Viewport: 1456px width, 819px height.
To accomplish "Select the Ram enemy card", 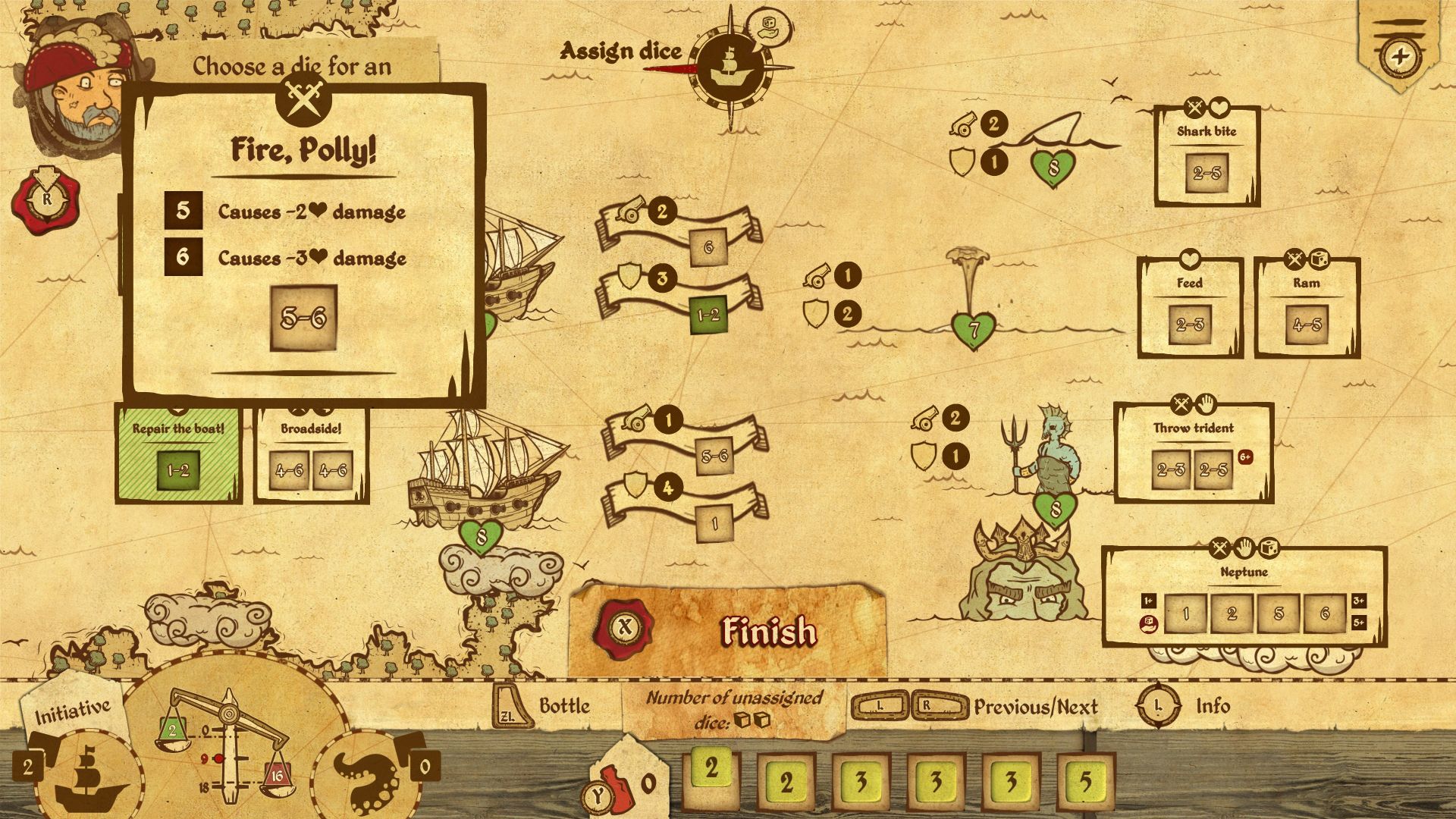I will 1306,309.
